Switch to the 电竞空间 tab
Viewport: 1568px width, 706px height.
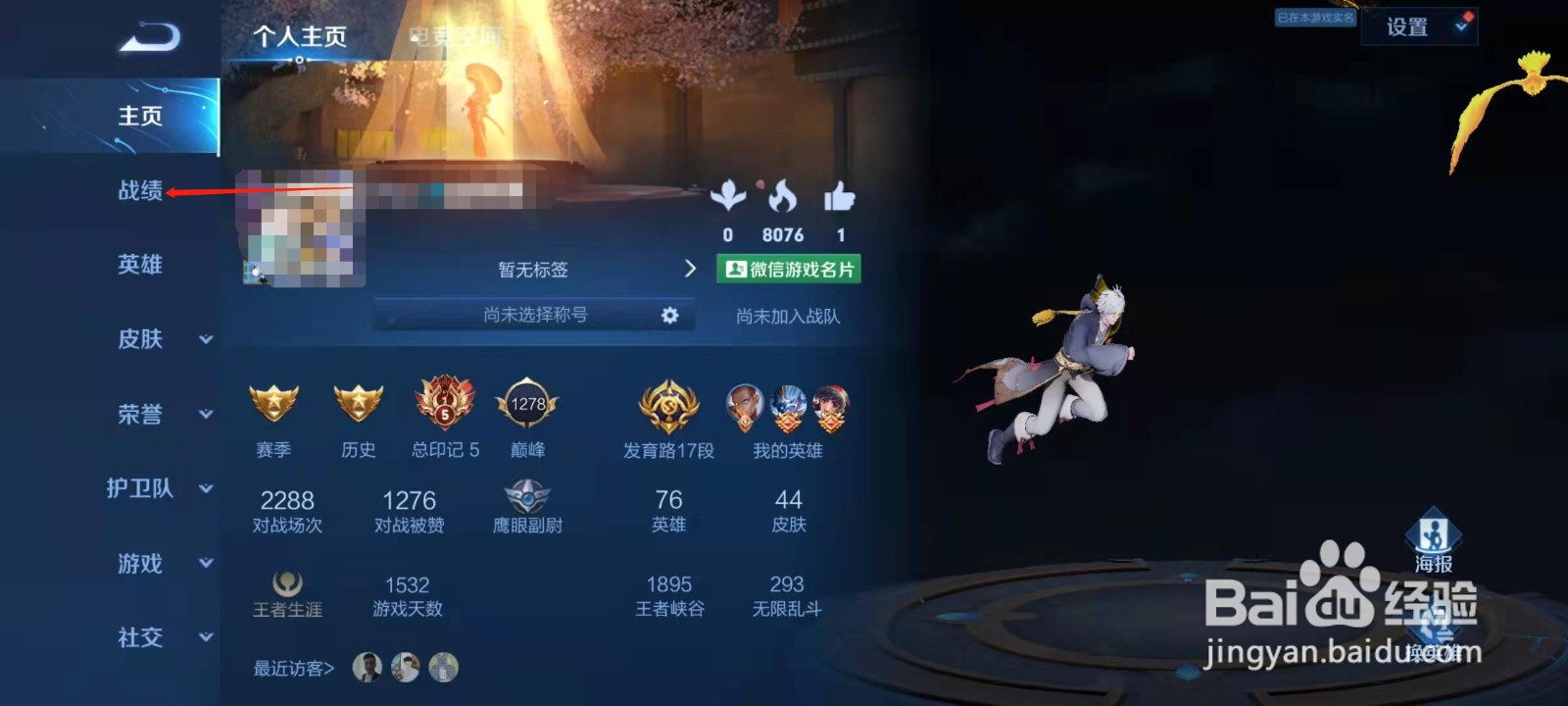click(456, 33)
